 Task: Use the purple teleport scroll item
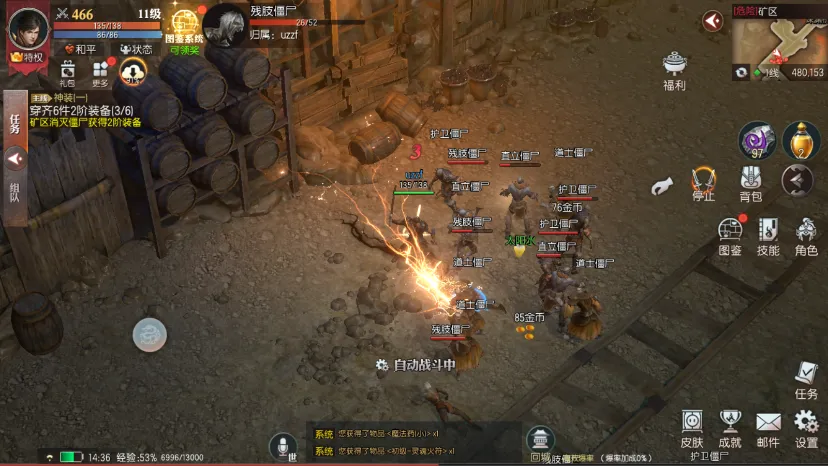pyautogui.click(x=757, y=140)
